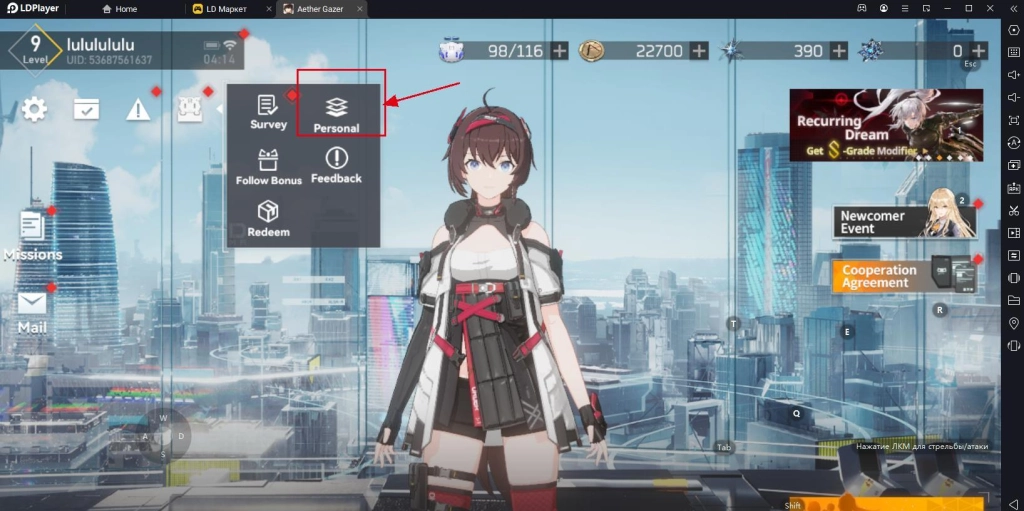Open the Recurring Dream event banner
The image size is (1024, 511).
click(x=885, y=125)
